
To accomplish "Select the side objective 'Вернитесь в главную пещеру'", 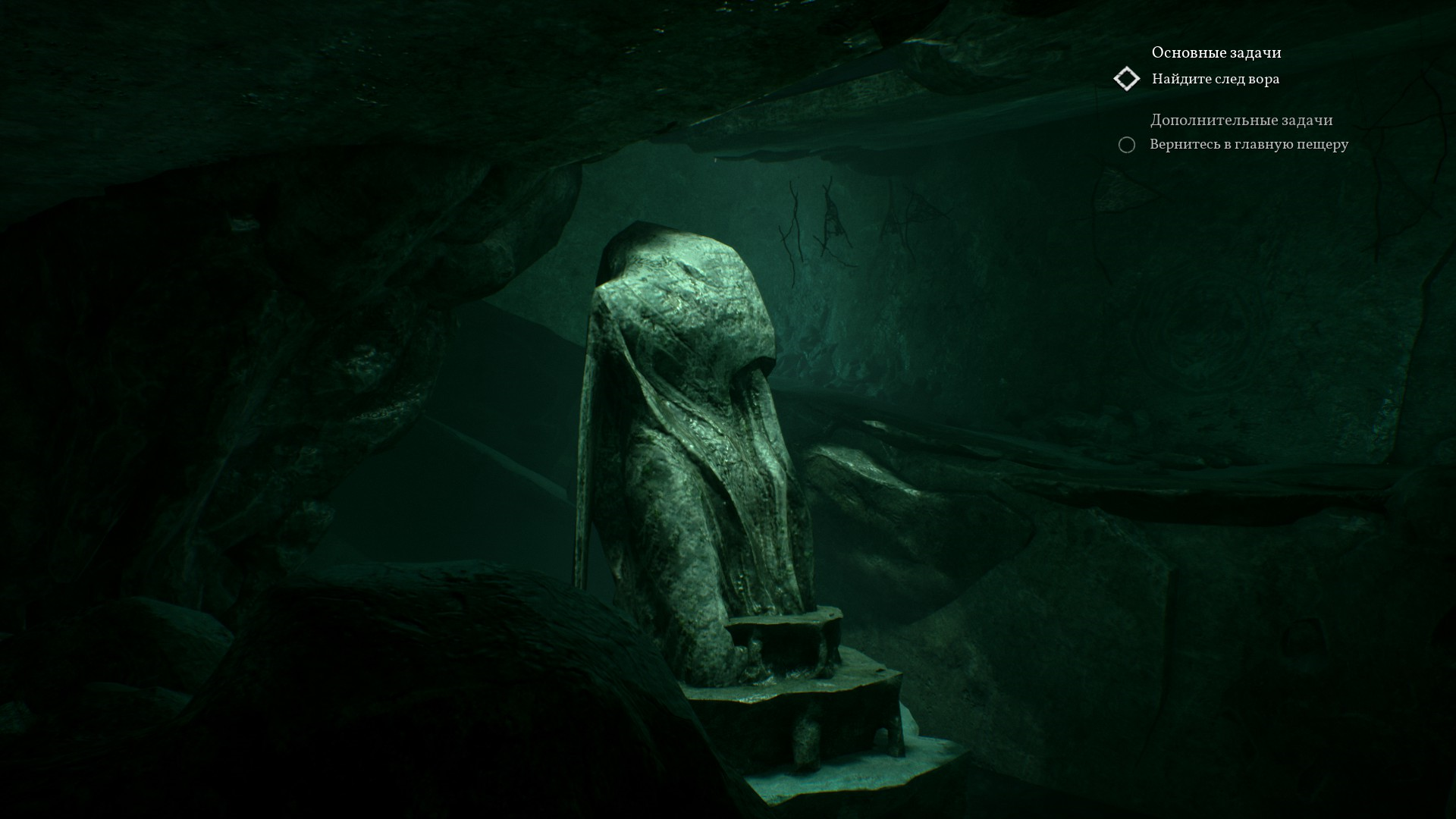I will pyautogui.click(x=1248, y=144).
